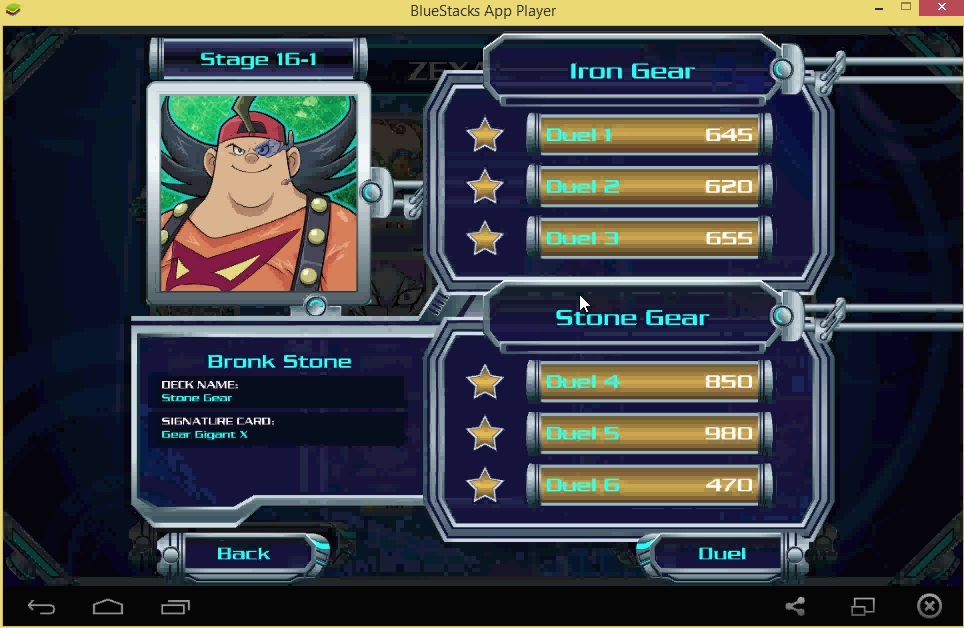The height and width of the screenshot is (628, 964).
Task: Tap the Android back arrow
Action: [42, 606]
